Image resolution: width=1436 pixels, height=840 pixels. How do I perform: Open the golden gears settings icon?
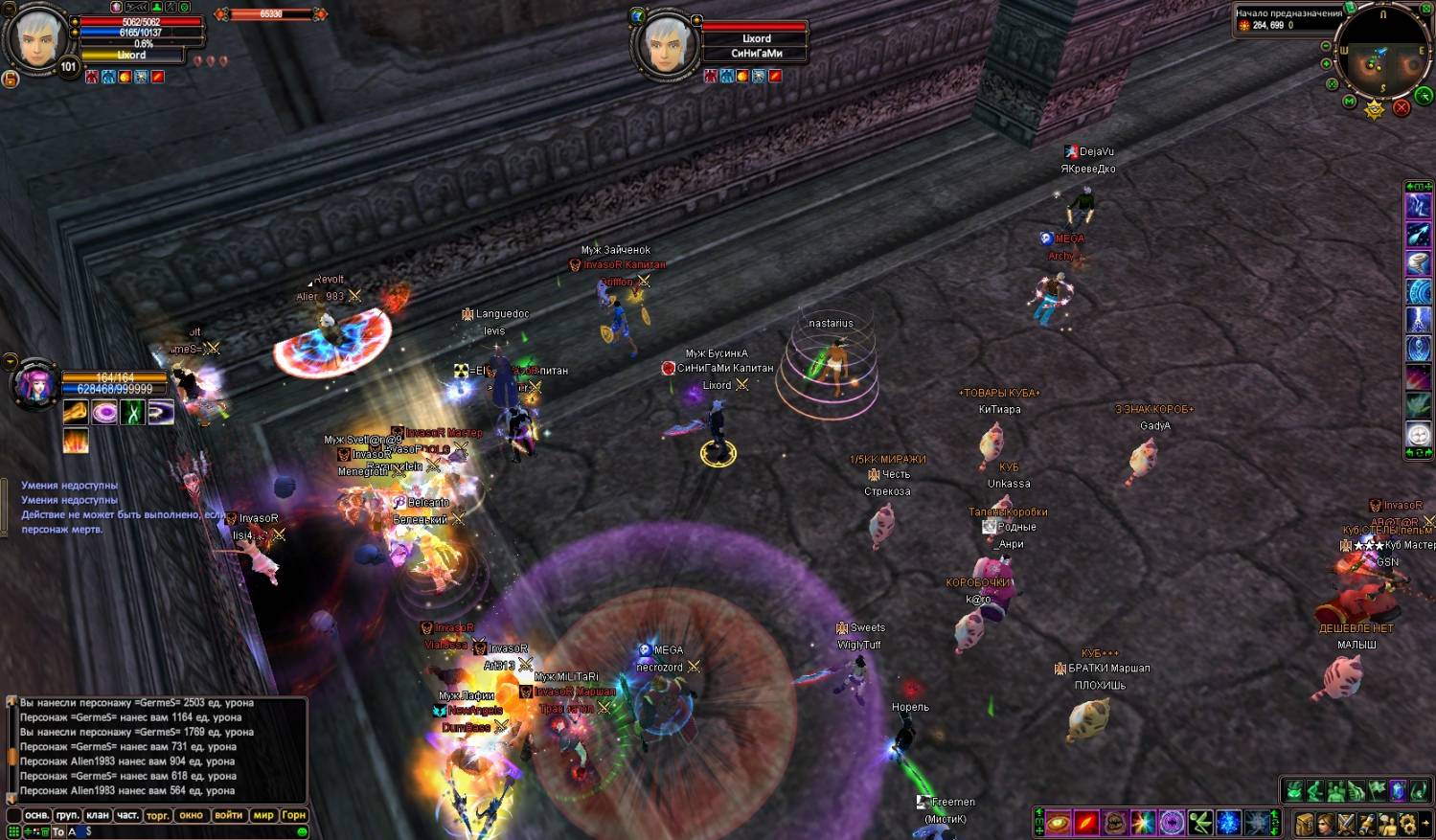coord(1406,824)
